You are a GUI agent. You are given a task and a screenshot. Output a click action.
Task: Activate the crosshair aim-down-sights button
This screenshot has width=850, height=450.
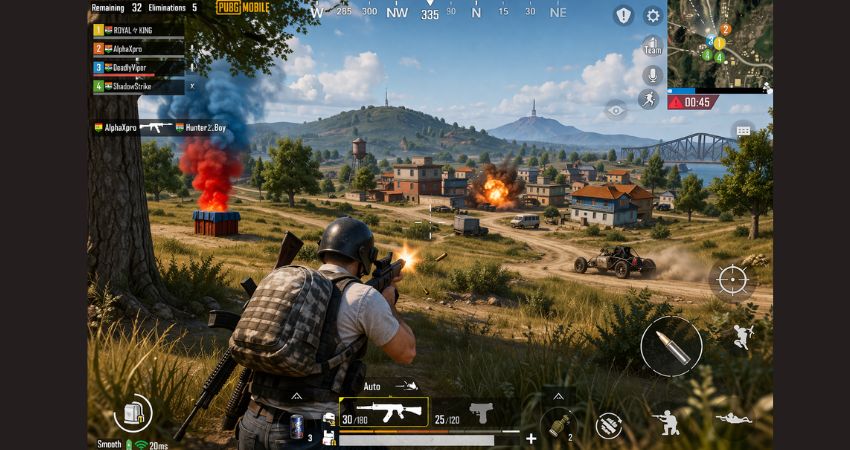[732, 278]
